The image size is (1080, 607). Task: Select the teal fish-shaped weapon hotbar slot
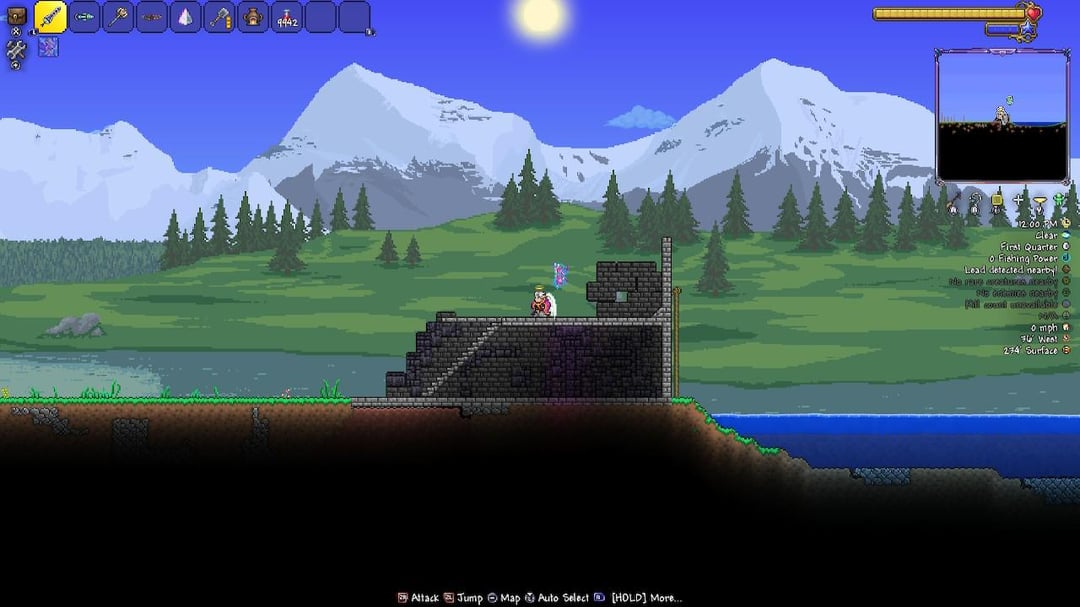[85, 17]
